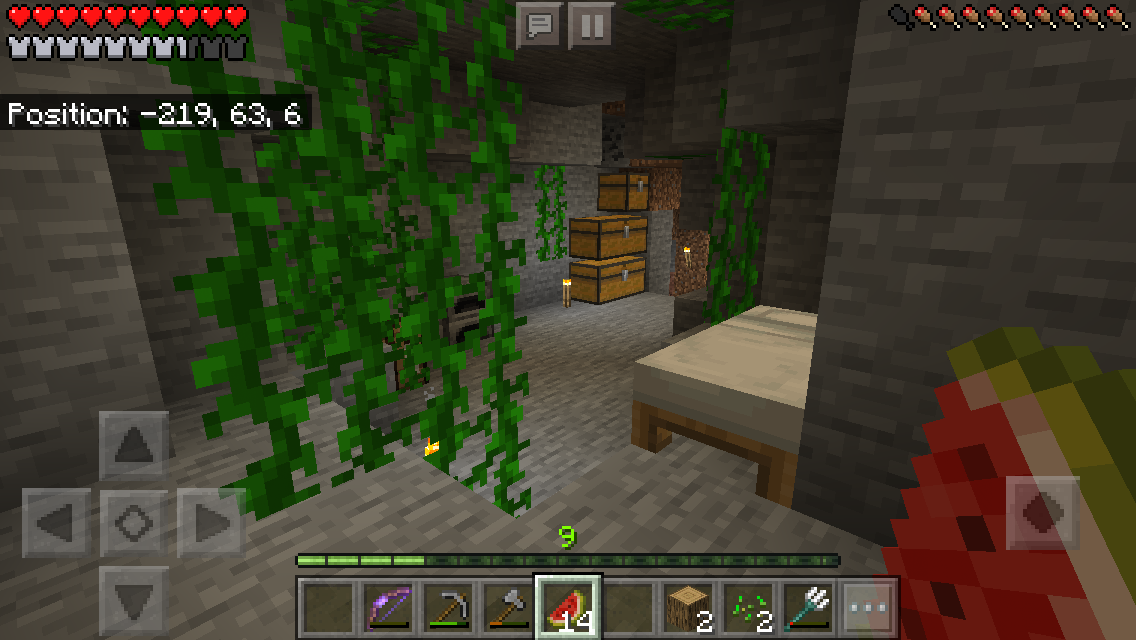Tap the move forward arrow
Viewport: 1136px width, 640px height.
[134, 445]
